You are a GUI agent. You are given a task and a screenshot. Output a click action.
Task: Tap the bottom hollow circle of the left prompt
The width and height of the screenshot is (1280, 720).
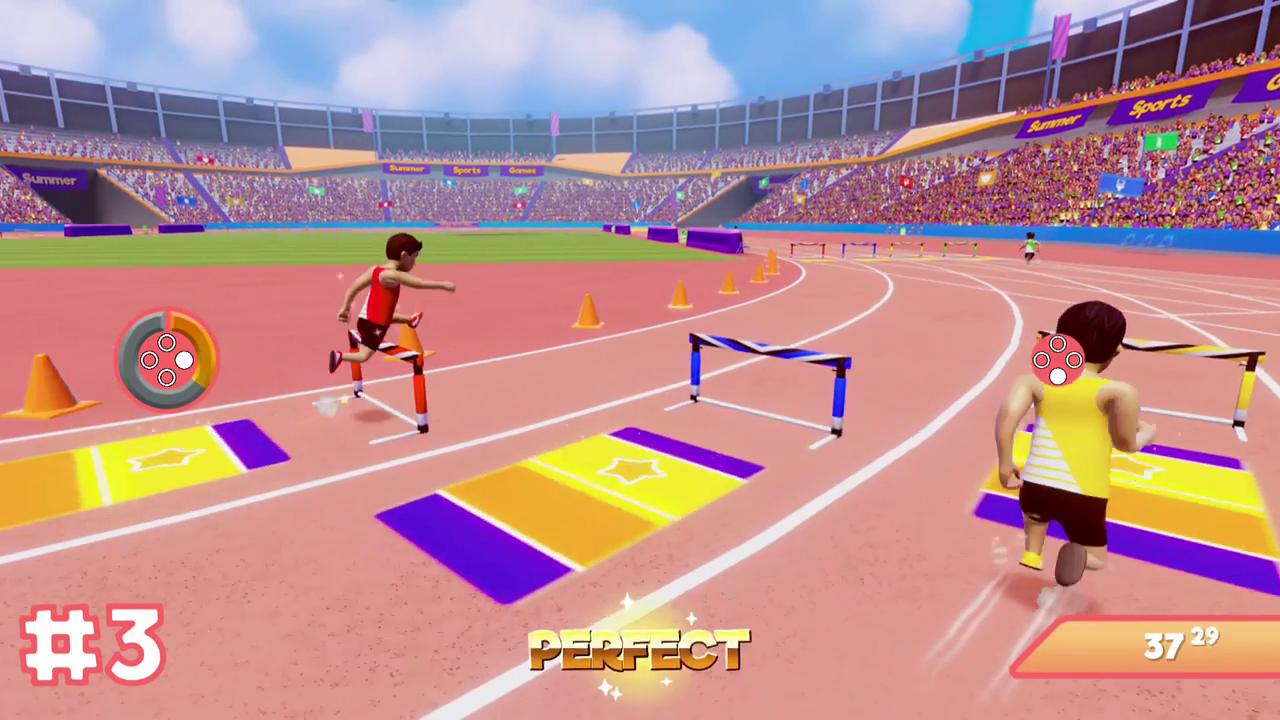pyautogui.click(x=167, y=377)
